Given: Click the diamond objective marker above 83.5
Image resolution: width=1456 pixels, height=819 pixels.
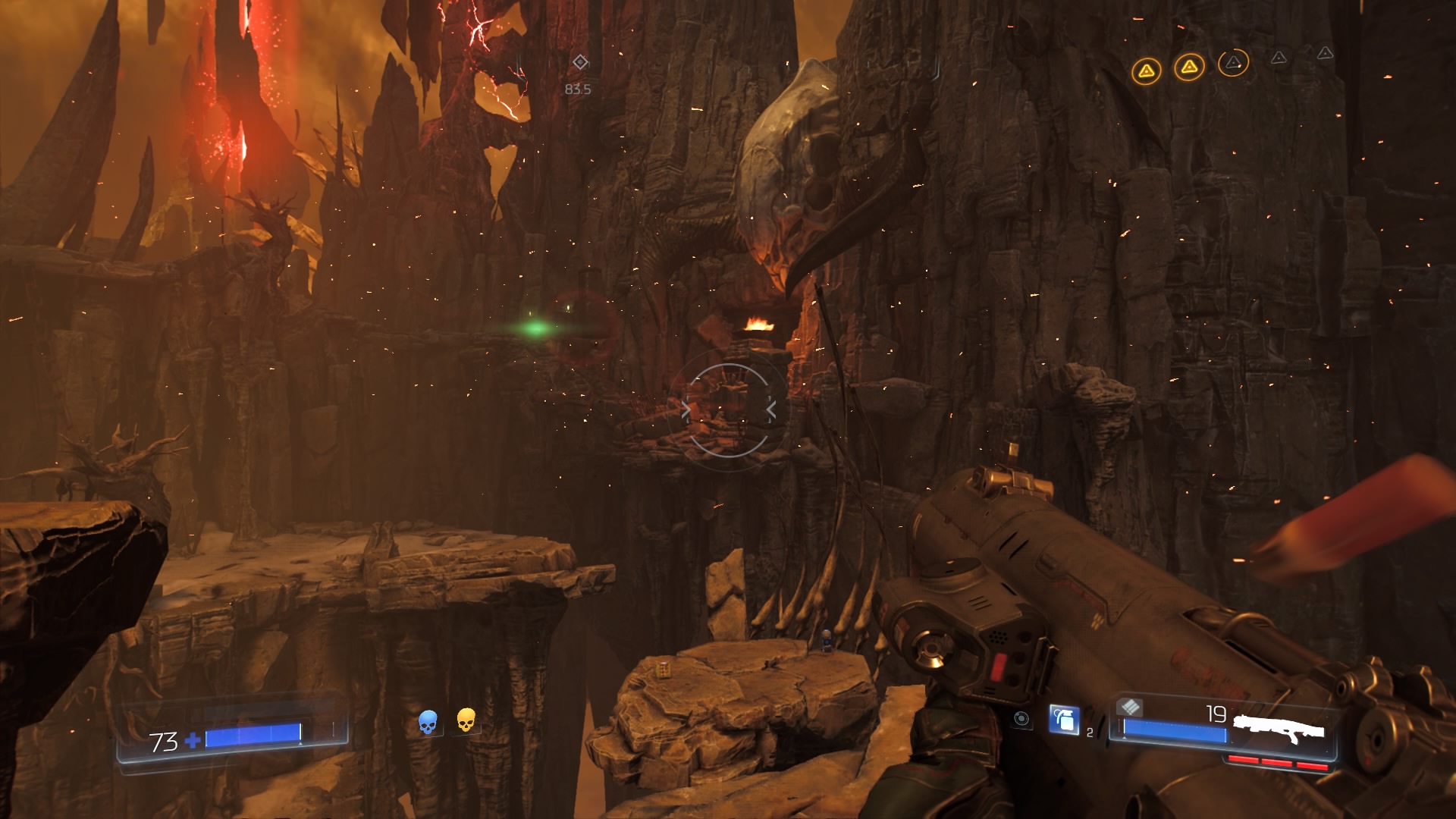Looking at the screenshot, I should [580, 62].
